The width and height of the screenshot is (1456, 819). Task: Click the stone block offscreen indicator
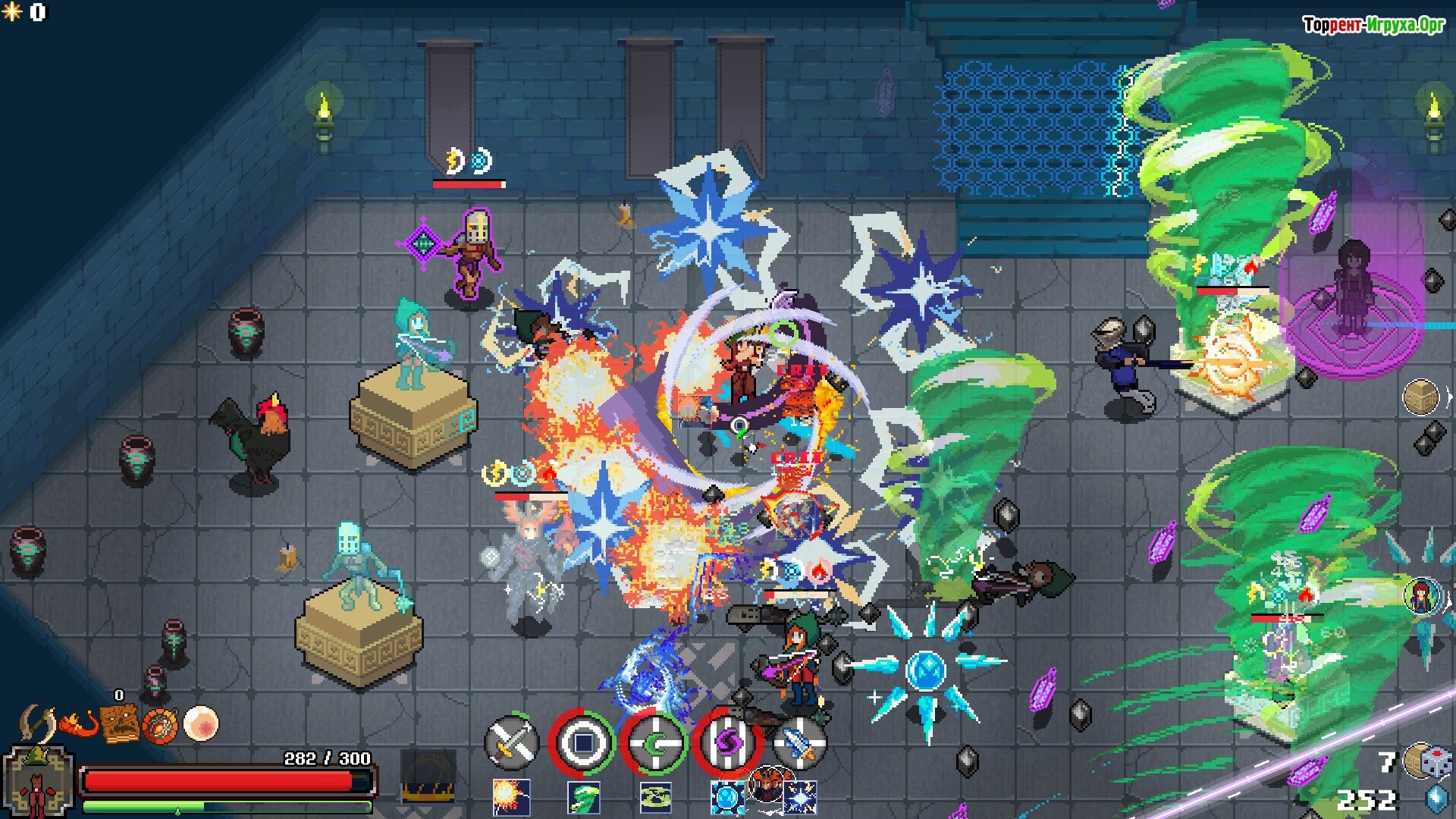pos(1421,397)
